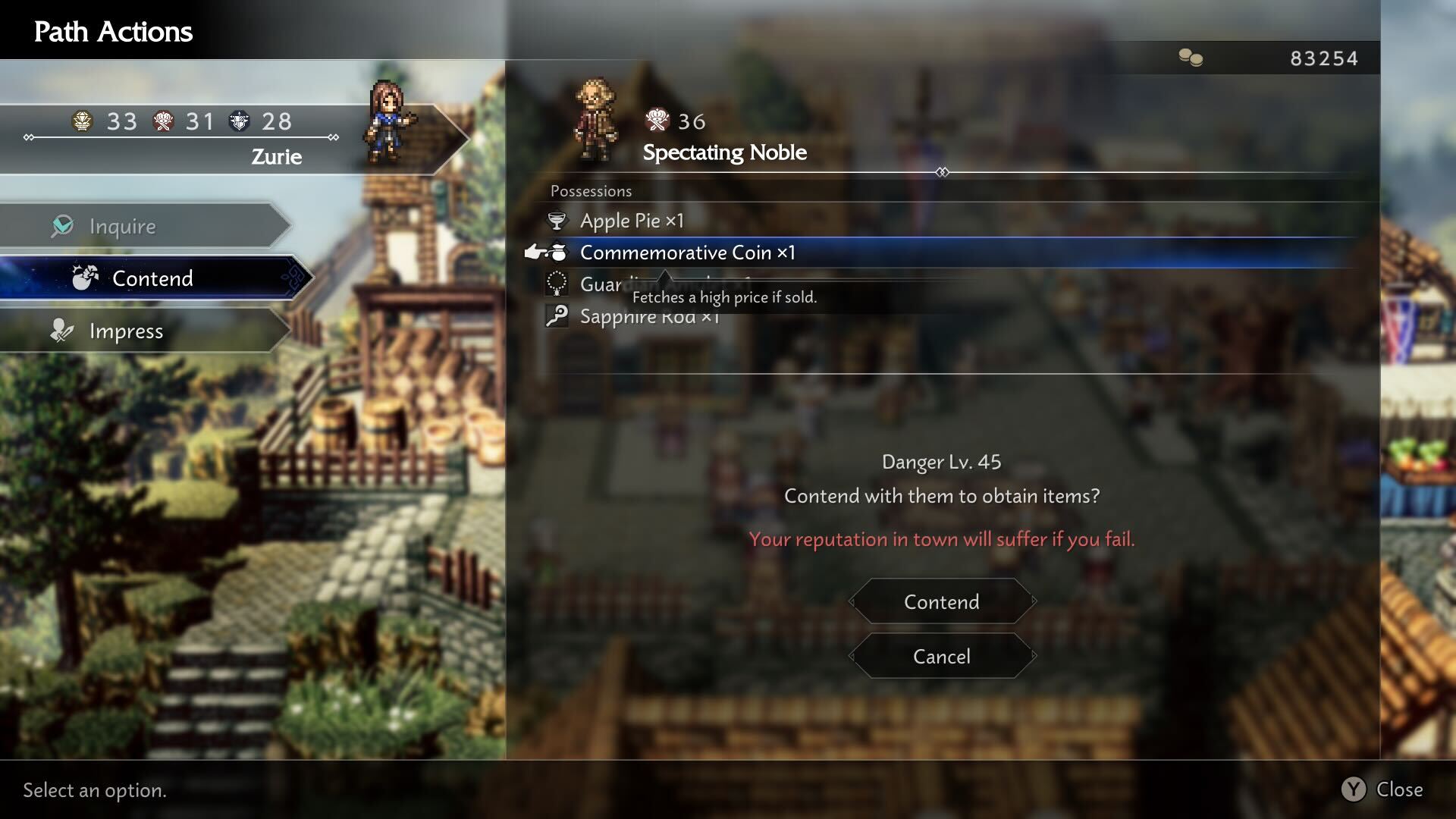
Task: Click the gold crown reputation icon beside 33
Action: (83, 121)
